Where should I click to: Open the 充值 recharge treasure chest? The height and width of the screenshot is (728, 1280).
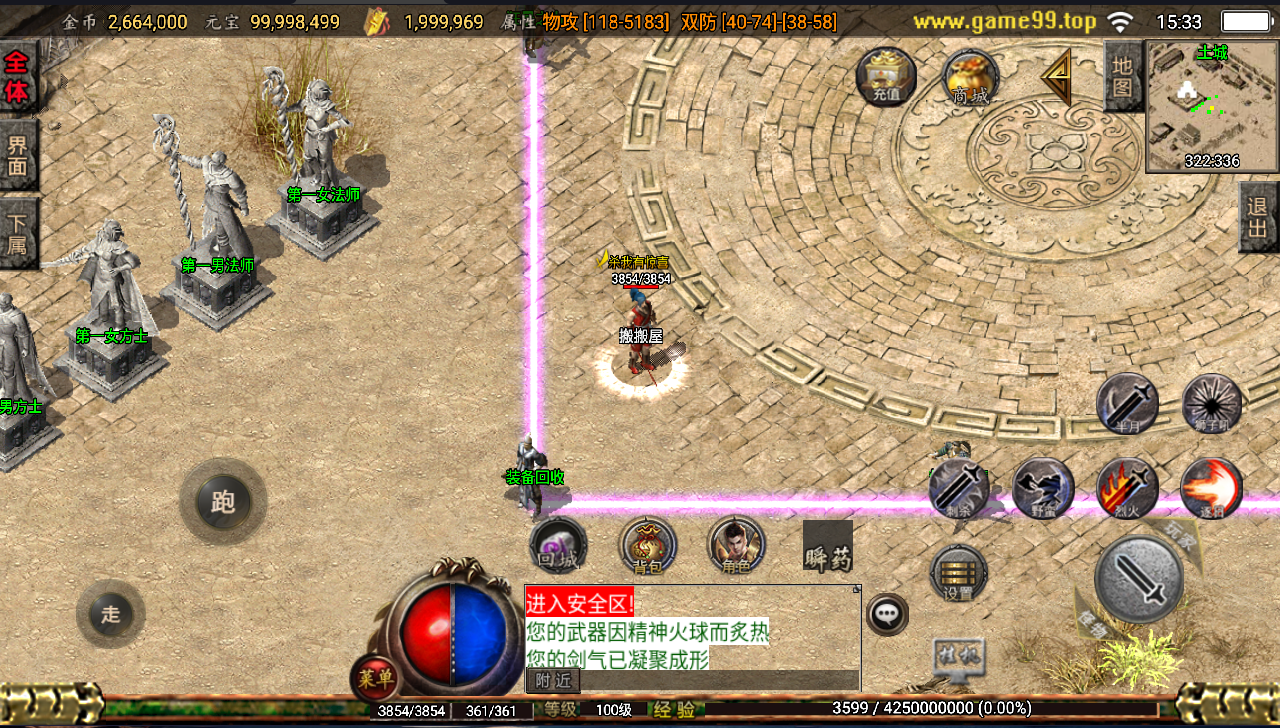point(886,77)
